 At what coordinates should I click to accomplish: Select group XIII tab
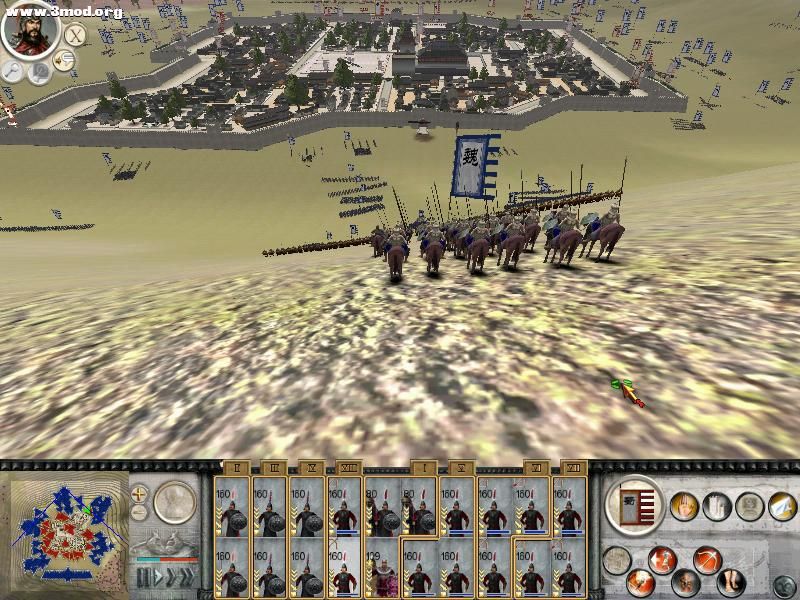[x=348, y=467]
